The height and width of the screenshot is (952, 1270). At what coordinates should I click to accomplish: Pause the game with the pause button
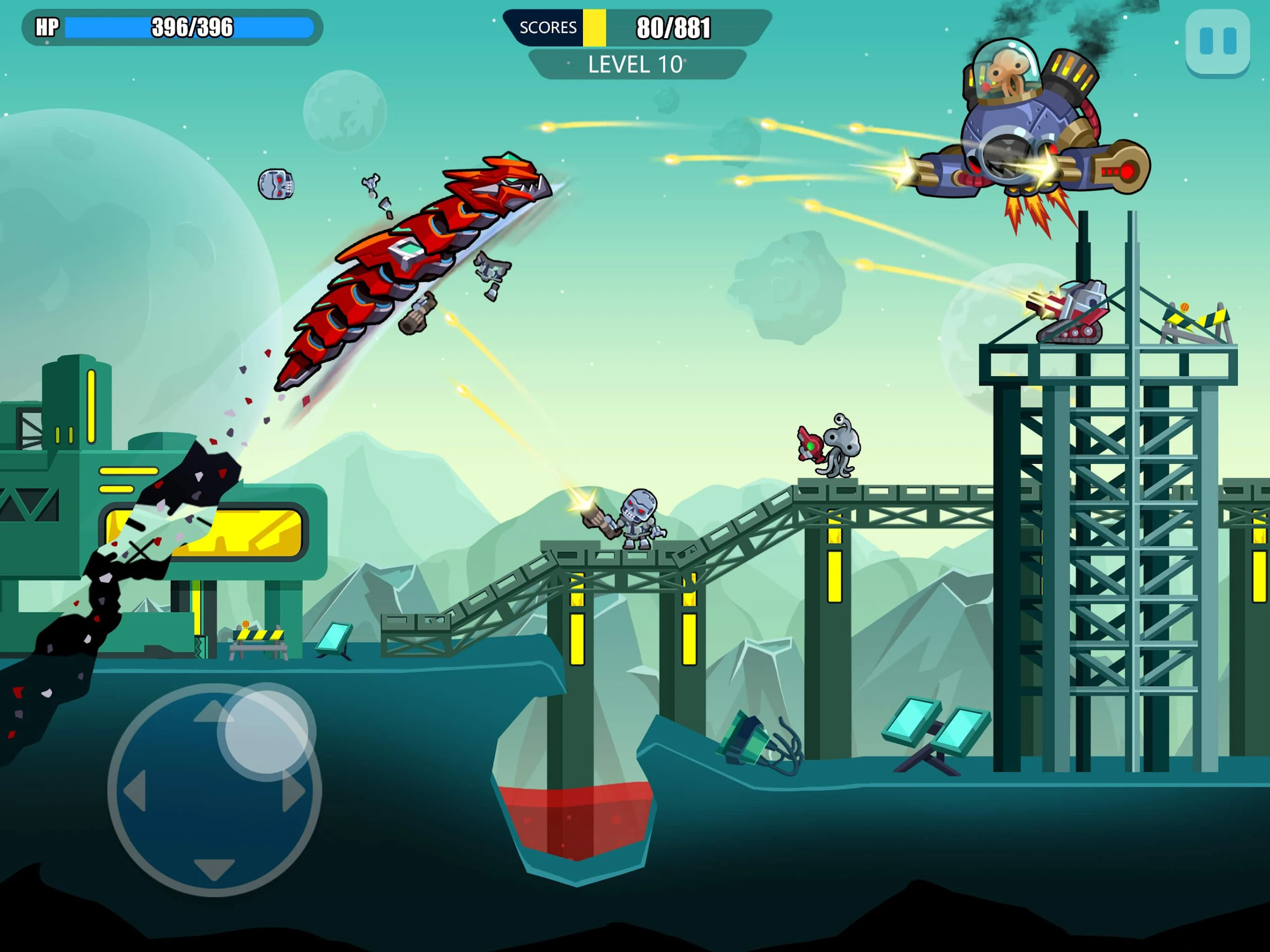pos(1217,41)
